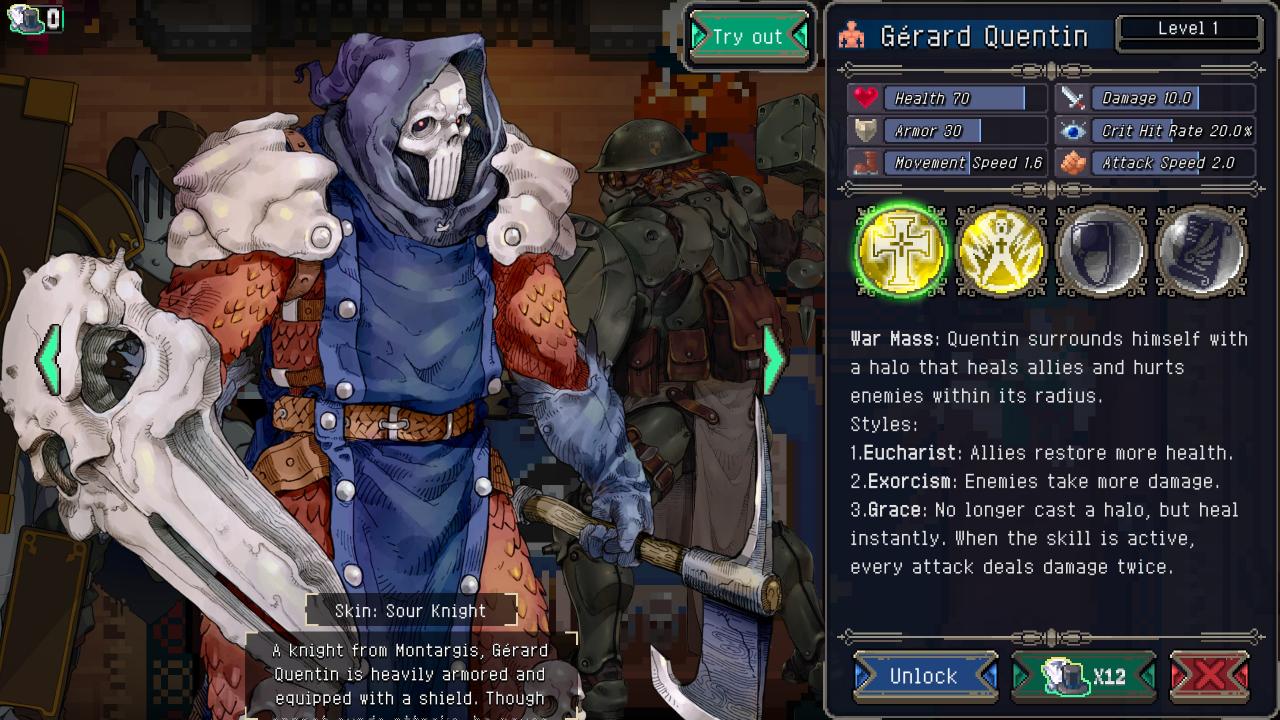Show the next character with right arrow

tap(773, 358)
